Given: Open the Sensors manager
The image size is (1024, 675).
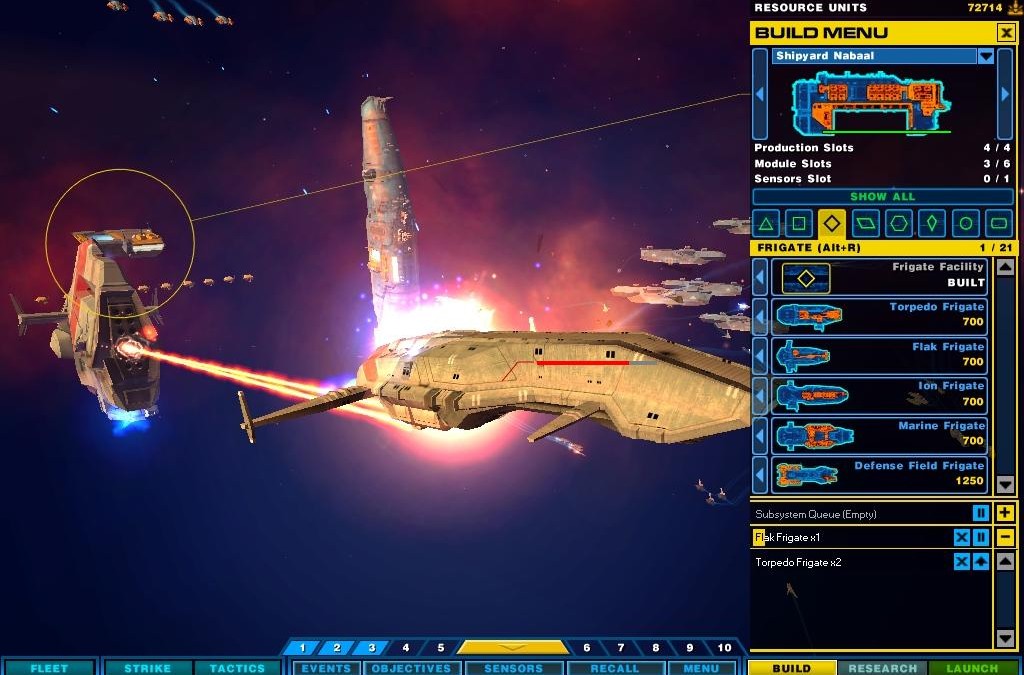Looking at the screenshot, I should 513,668.
